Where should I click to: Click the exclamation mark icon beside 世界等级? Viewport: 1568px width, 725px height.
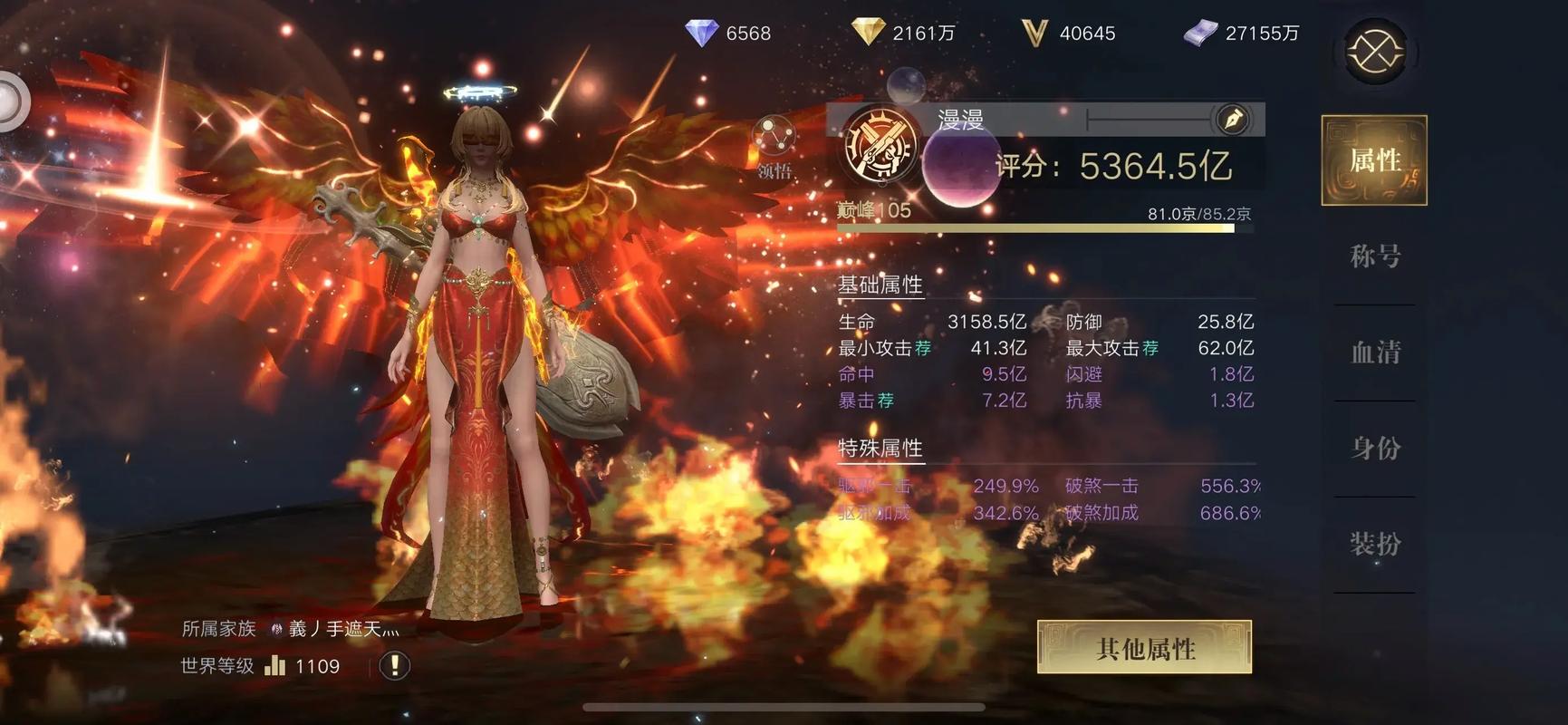point(393,666)
